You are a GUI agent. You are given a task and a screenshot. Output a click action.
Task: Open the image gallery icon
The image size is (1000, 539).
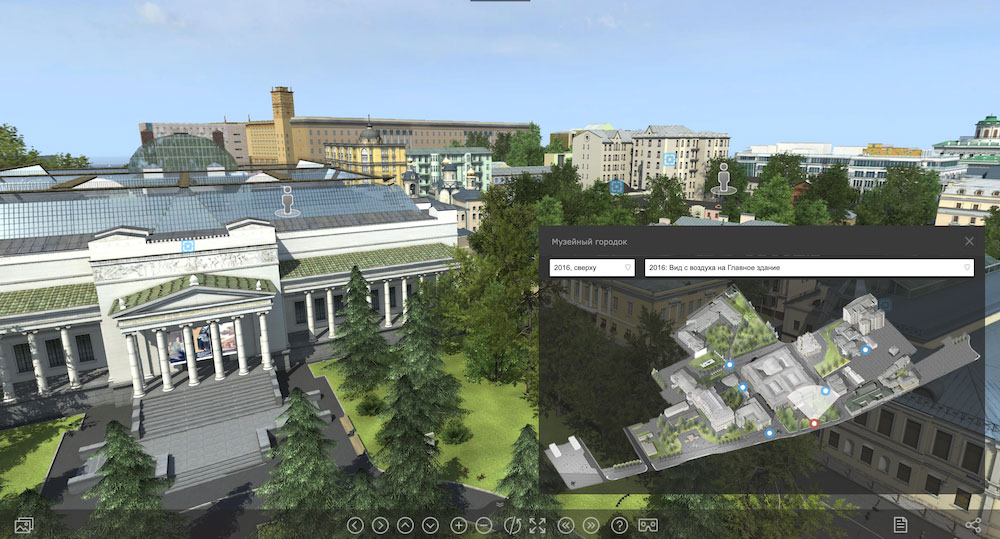[x=25, y=524]
